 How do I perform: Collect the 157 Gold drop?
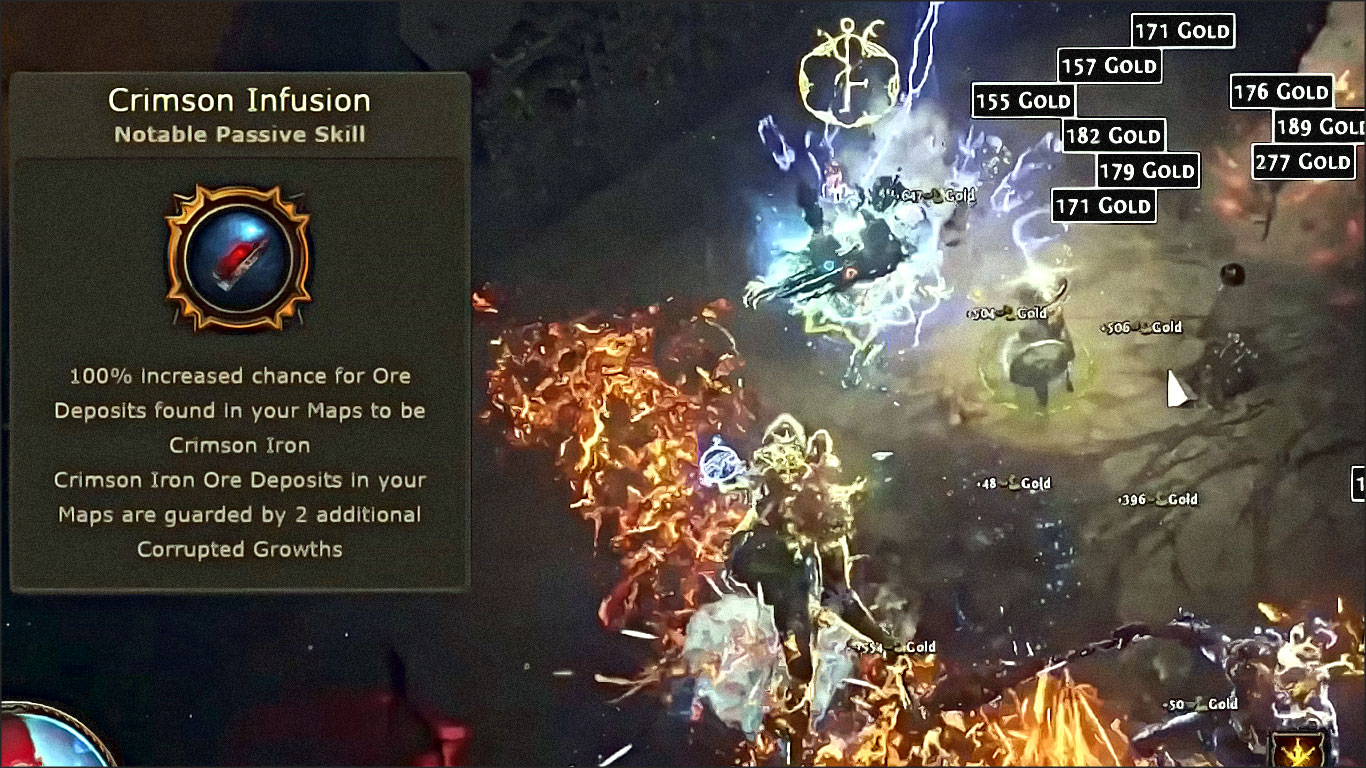pyautogui.click(x=1108, y=66)
